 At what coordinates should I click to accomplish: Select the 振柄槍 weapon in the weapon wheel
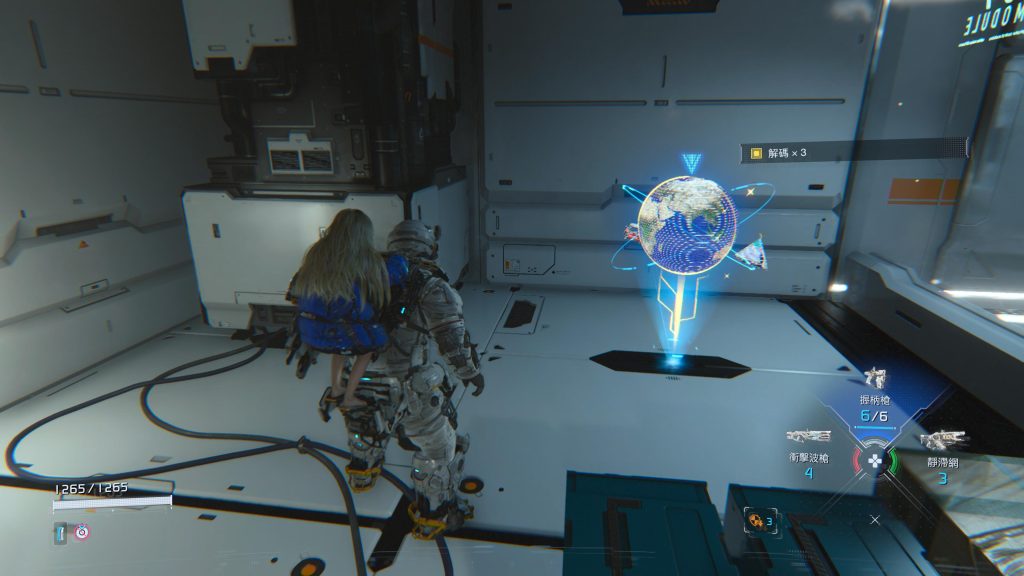pyautogui.click(x=875, y=379)
